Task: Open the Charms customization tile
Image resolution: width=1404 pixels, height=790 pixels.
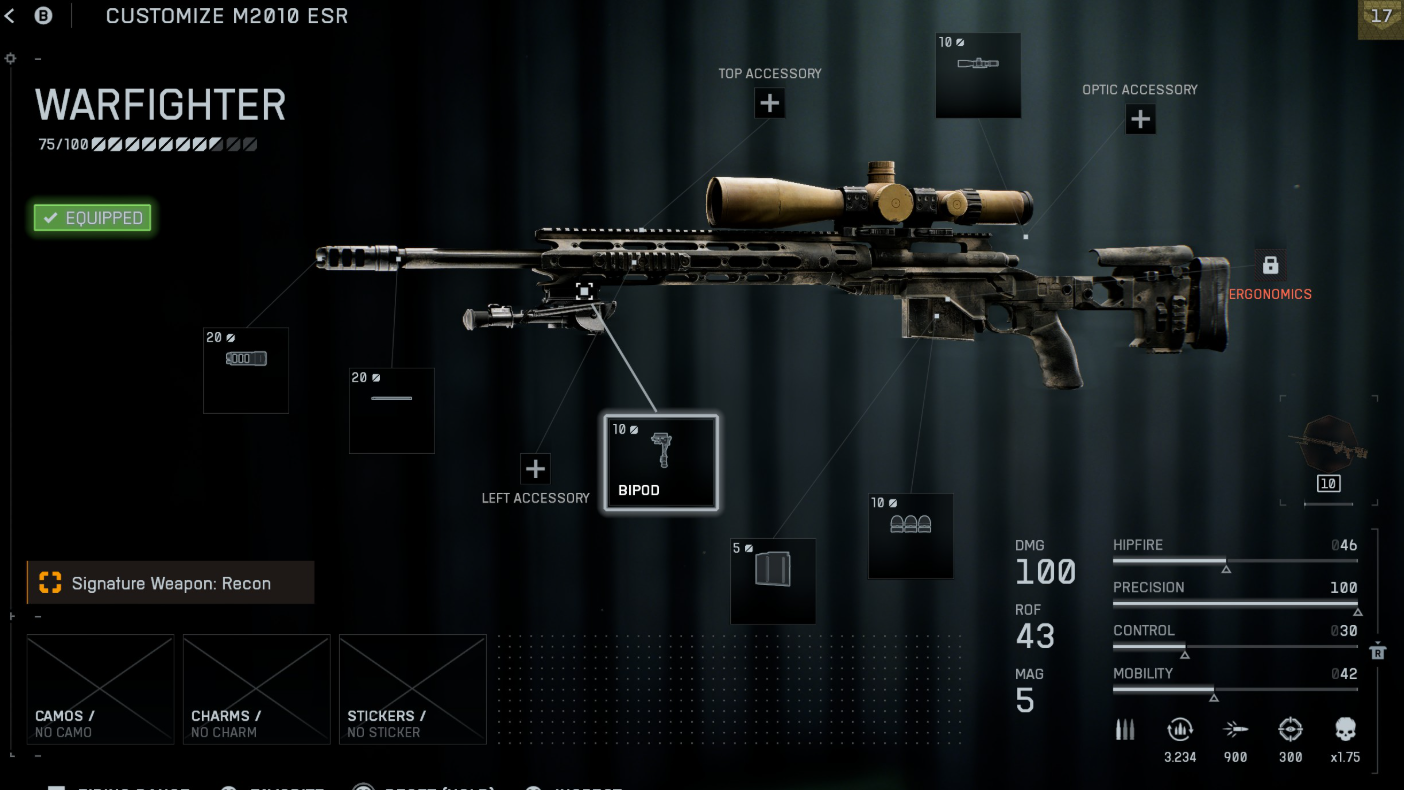Action: [x=256, y=689]
